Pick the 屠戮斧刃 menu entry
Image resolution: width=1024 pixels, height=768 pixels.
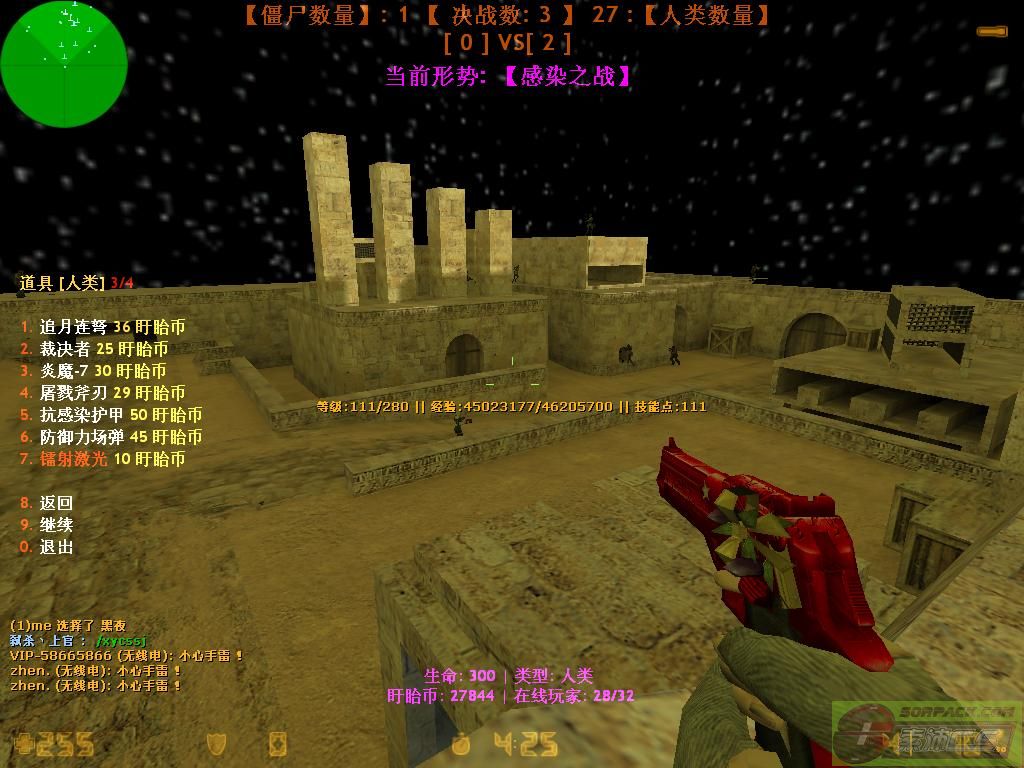(103, 393)
